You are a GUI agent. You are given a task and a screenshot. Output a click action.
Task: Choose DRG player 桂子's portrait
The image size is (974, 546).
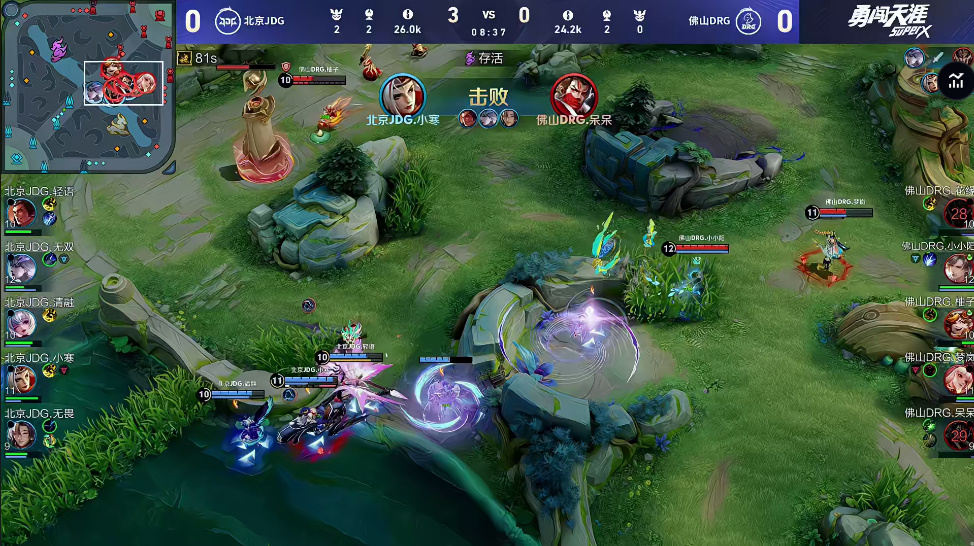point(957,324)
